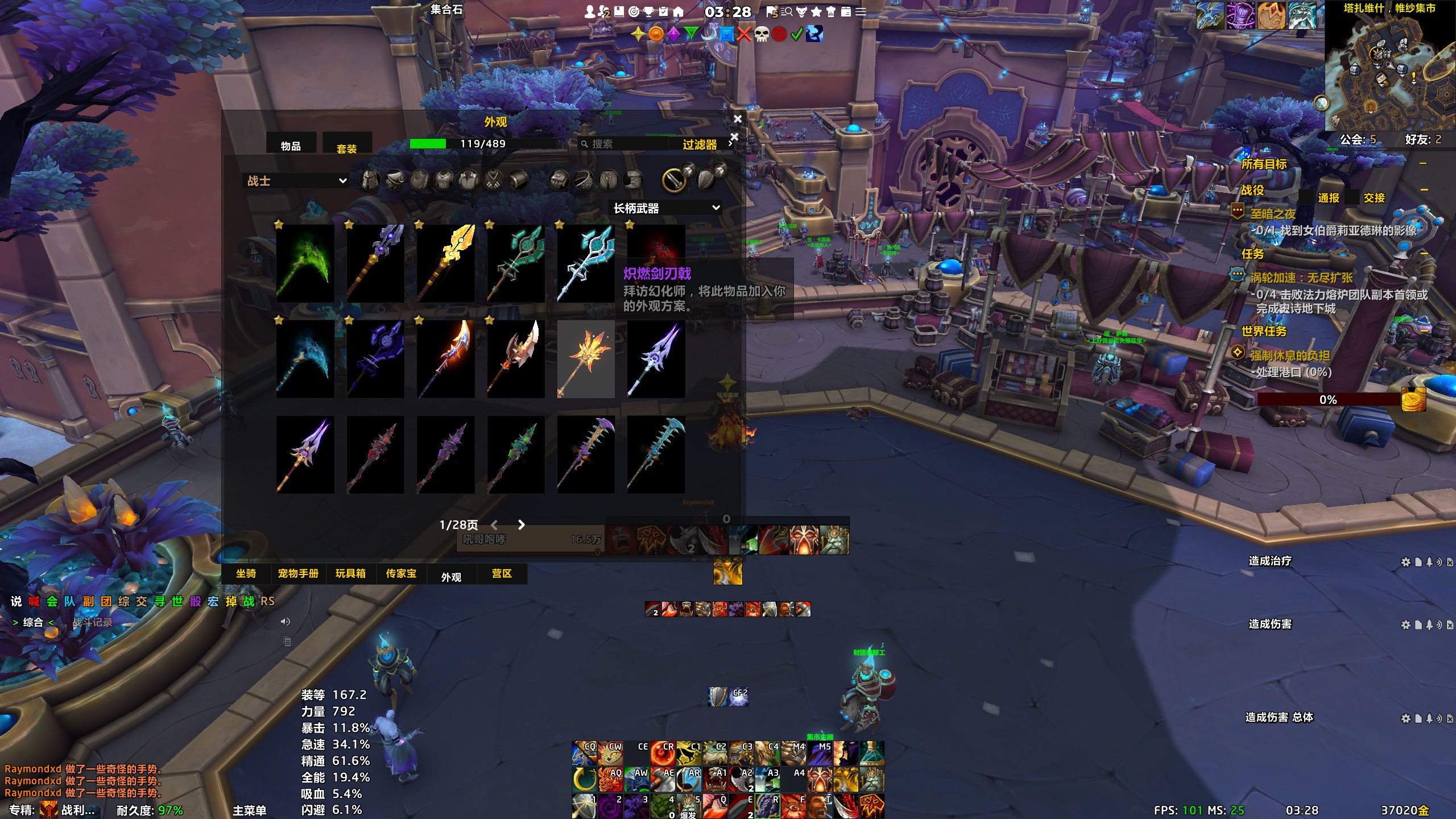Open the 坐骑 mounts tab
This screenshot has width=1456, height=819.
click(246, 574)
